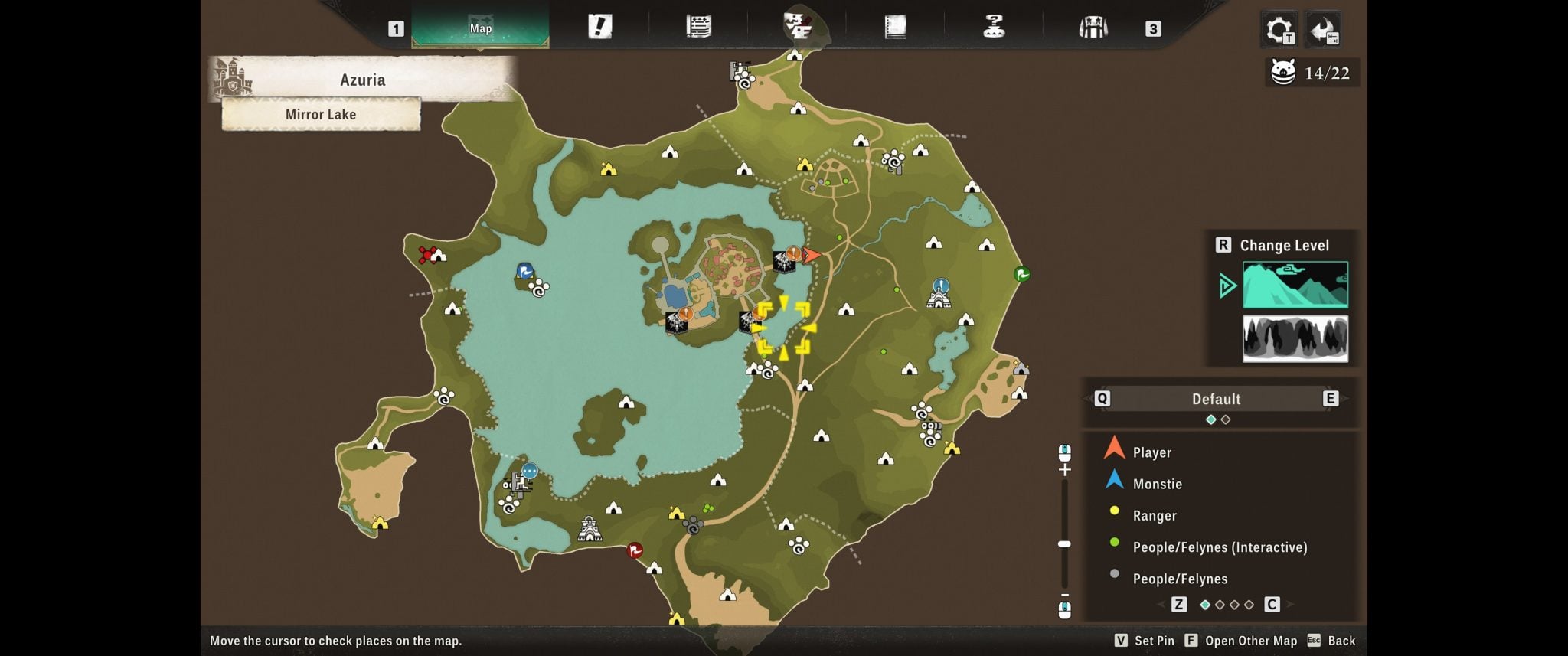
Task: Switch to the underground cave level thumbnail
Action: pyautogui.click(x=1295, y=338)
